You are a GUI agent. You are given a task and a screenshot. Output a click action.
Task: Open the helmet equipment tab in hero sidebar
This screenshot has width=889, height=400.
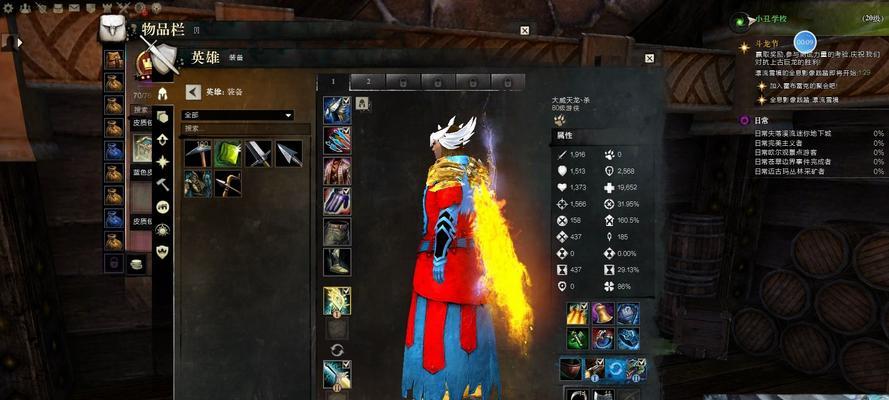point(161,94)
